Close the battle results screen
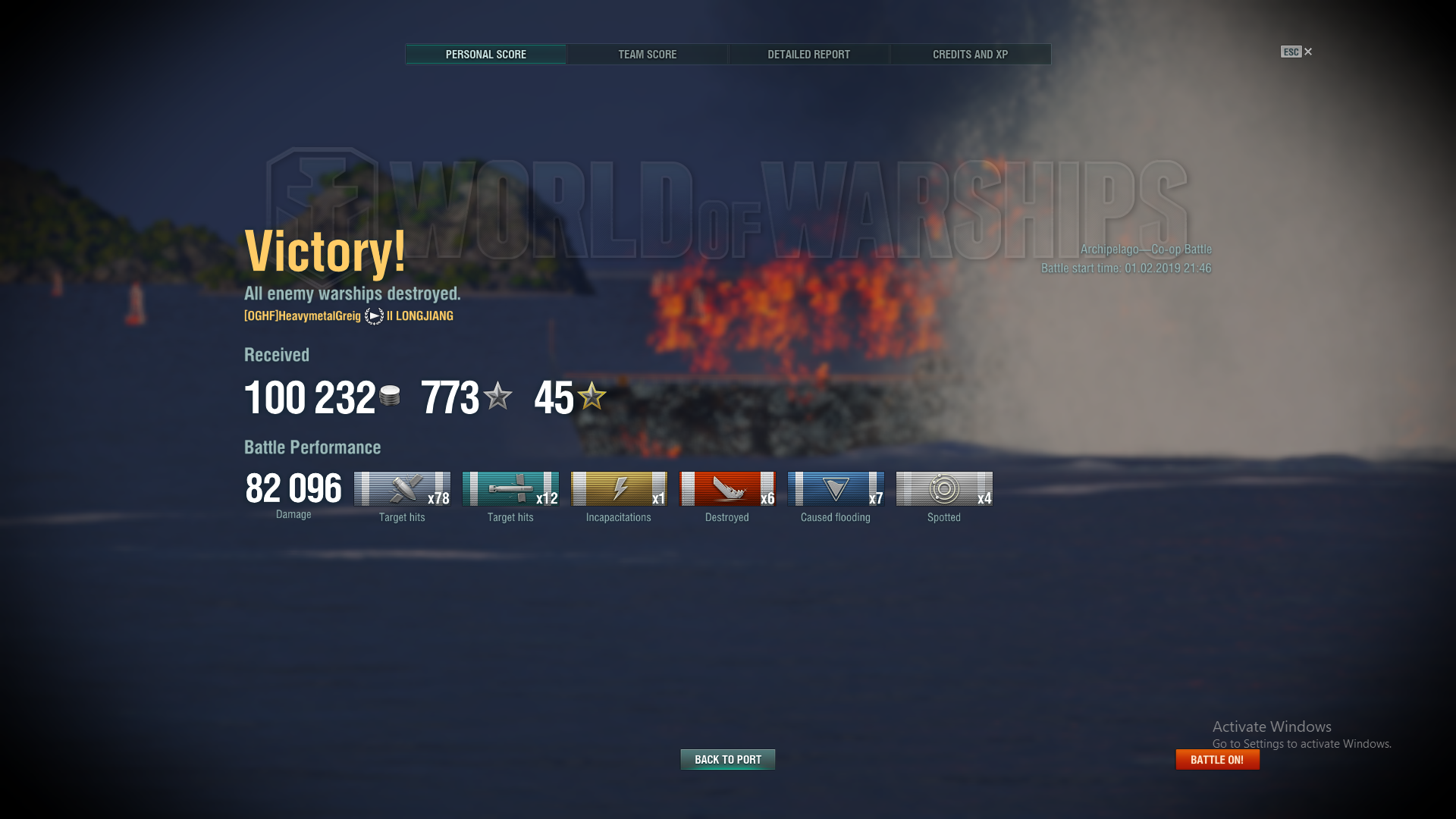Viewport: 1456px width, 819px height. [1307, 52]
